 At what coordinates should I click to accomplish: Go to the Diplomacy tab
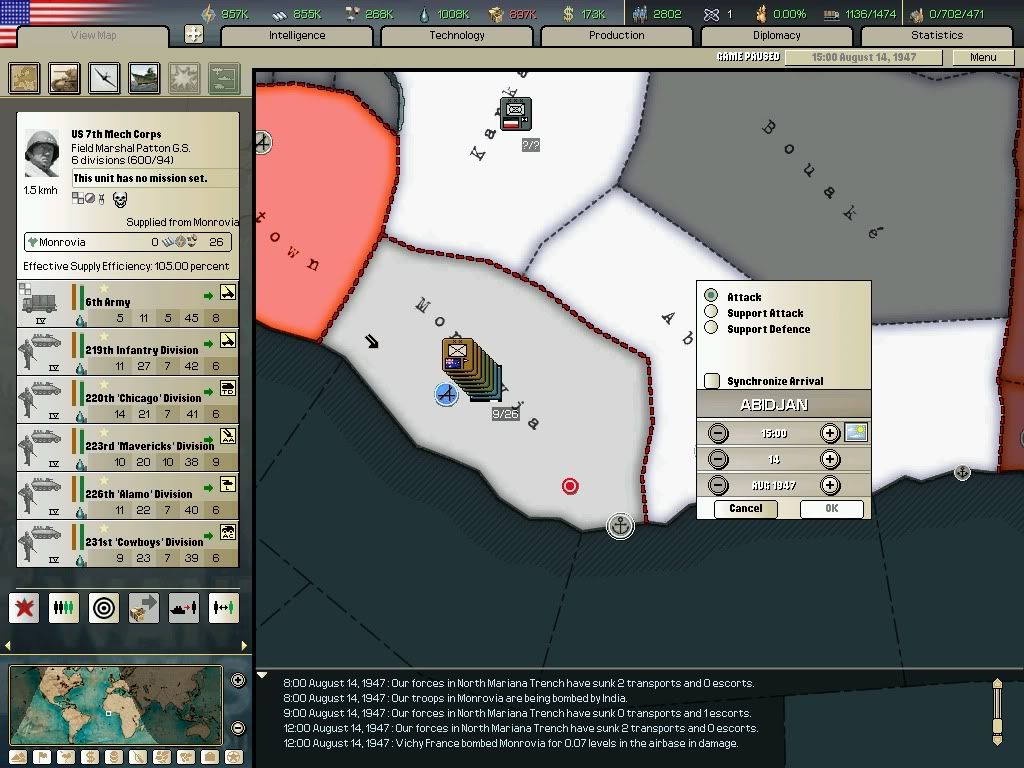click(x=777, y=36)
